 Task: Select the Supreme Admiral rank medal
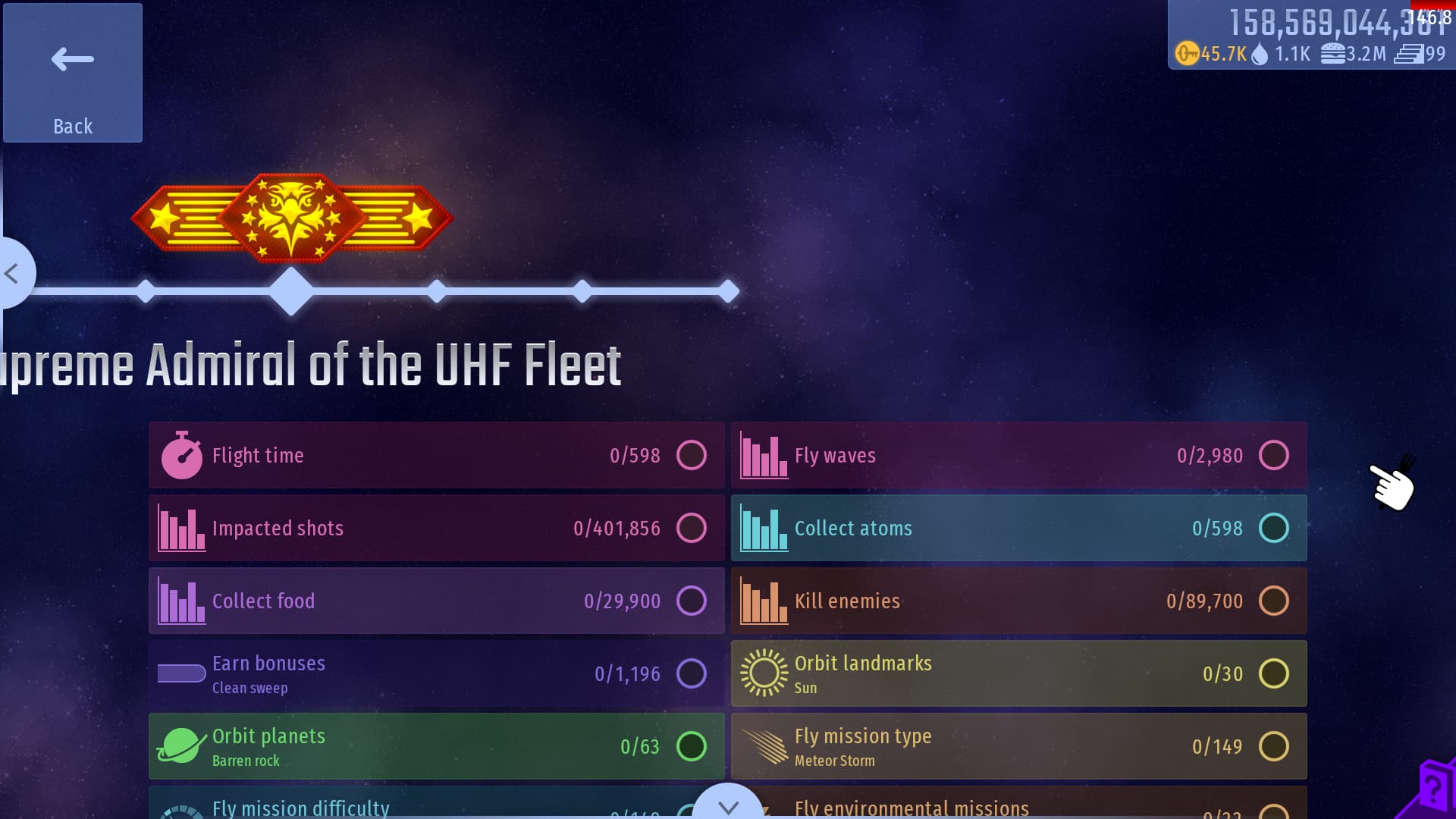292,218
